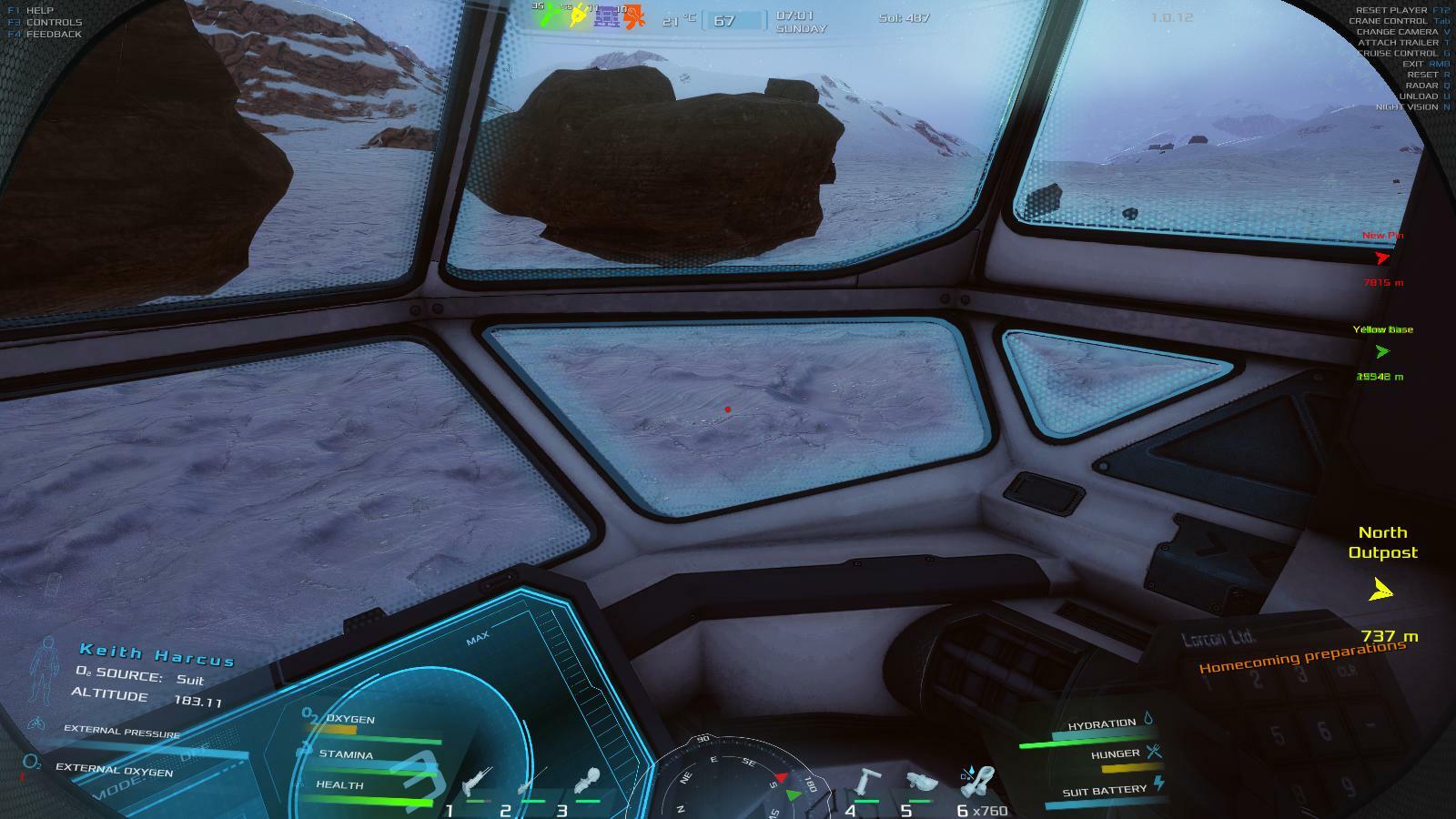Choose the hotbar slot 3 item
Screen dimensions: 1456x819
click(x=588, y=782)
